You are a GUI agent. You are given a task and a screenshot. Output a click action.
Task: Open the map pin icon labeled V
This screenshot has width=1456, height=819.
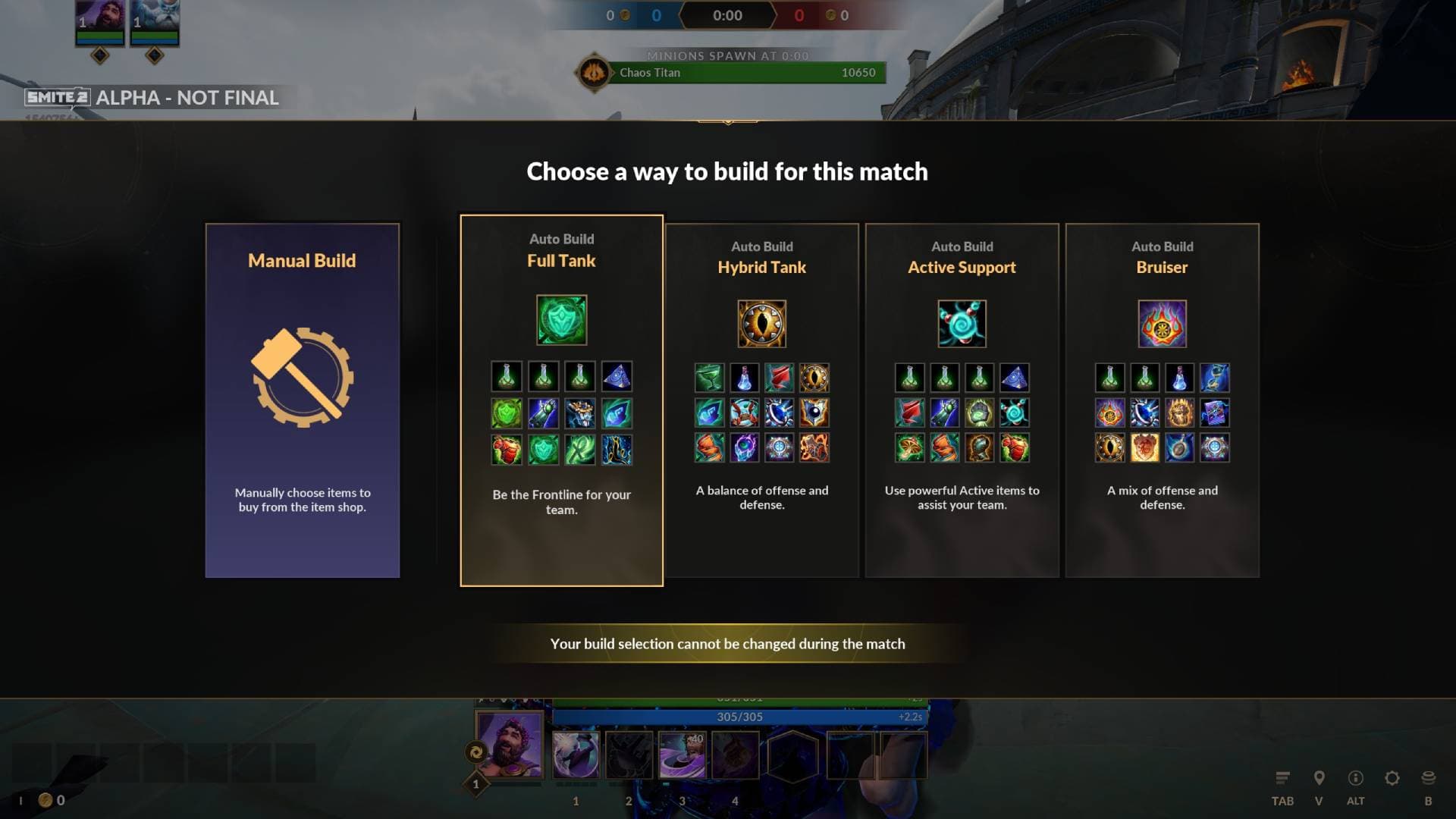click(1319, 779)
